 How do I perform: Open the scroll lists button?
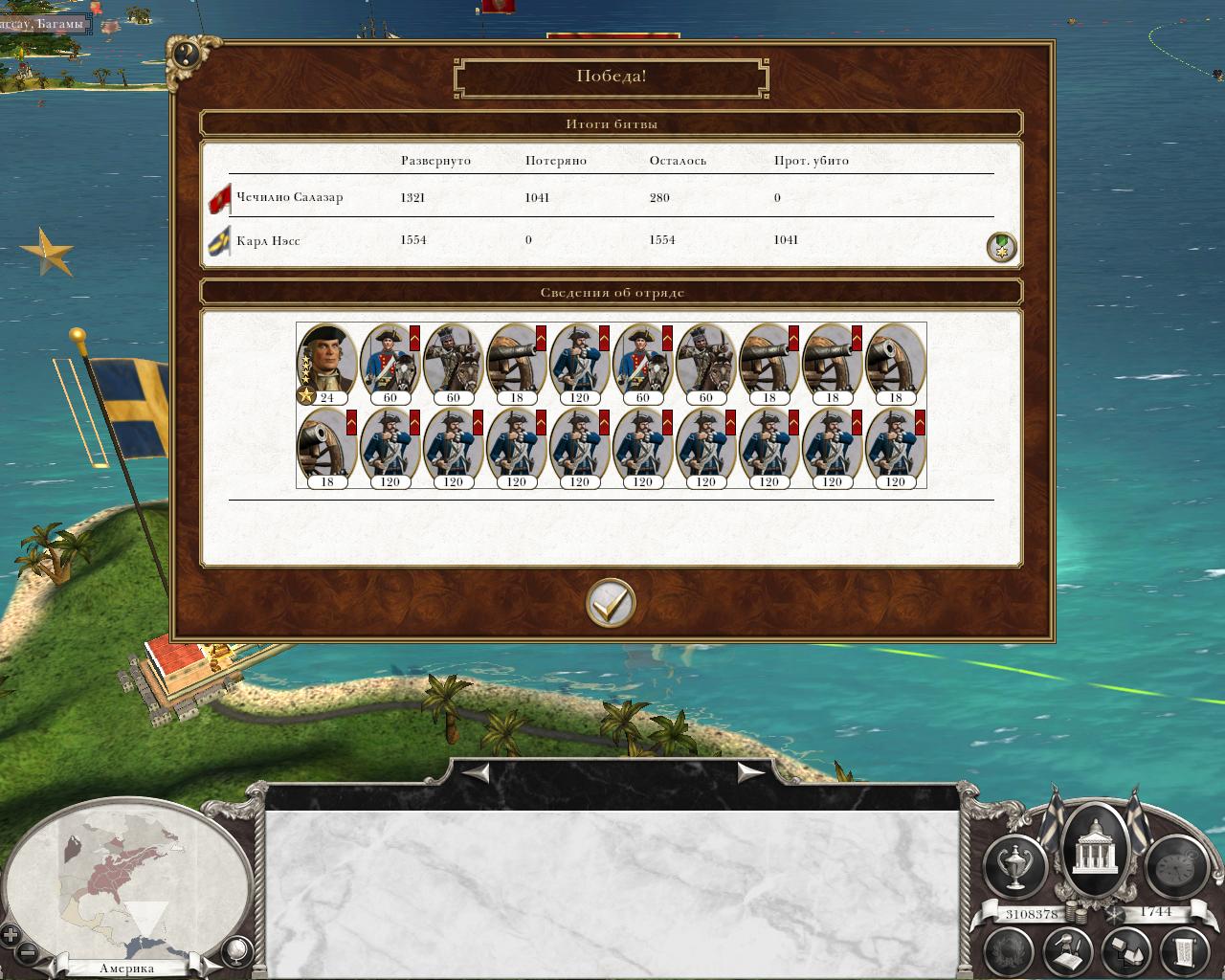(1183, 950)
